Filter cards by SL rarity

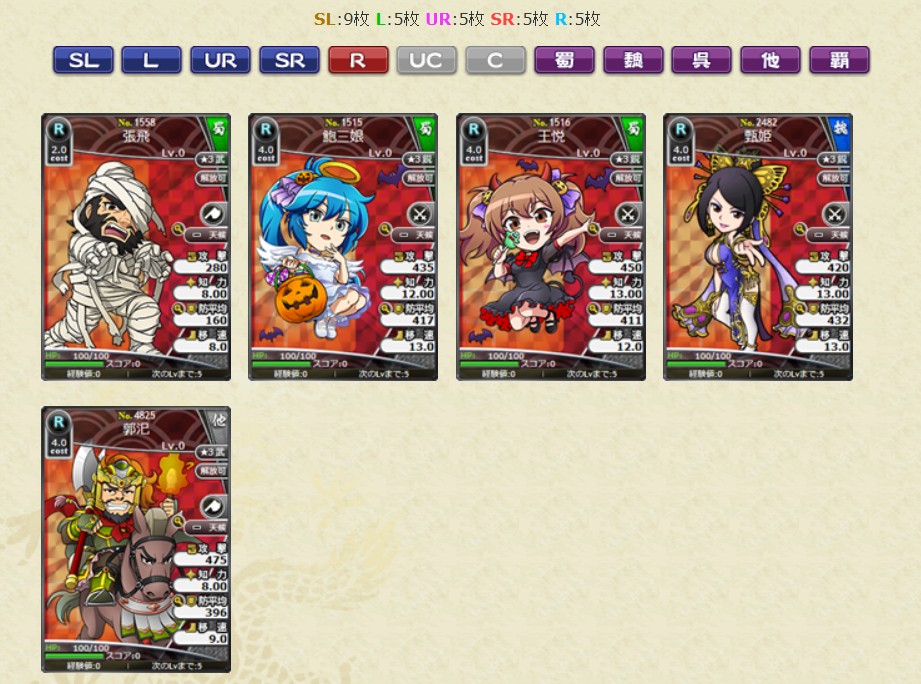click(83, 60)
